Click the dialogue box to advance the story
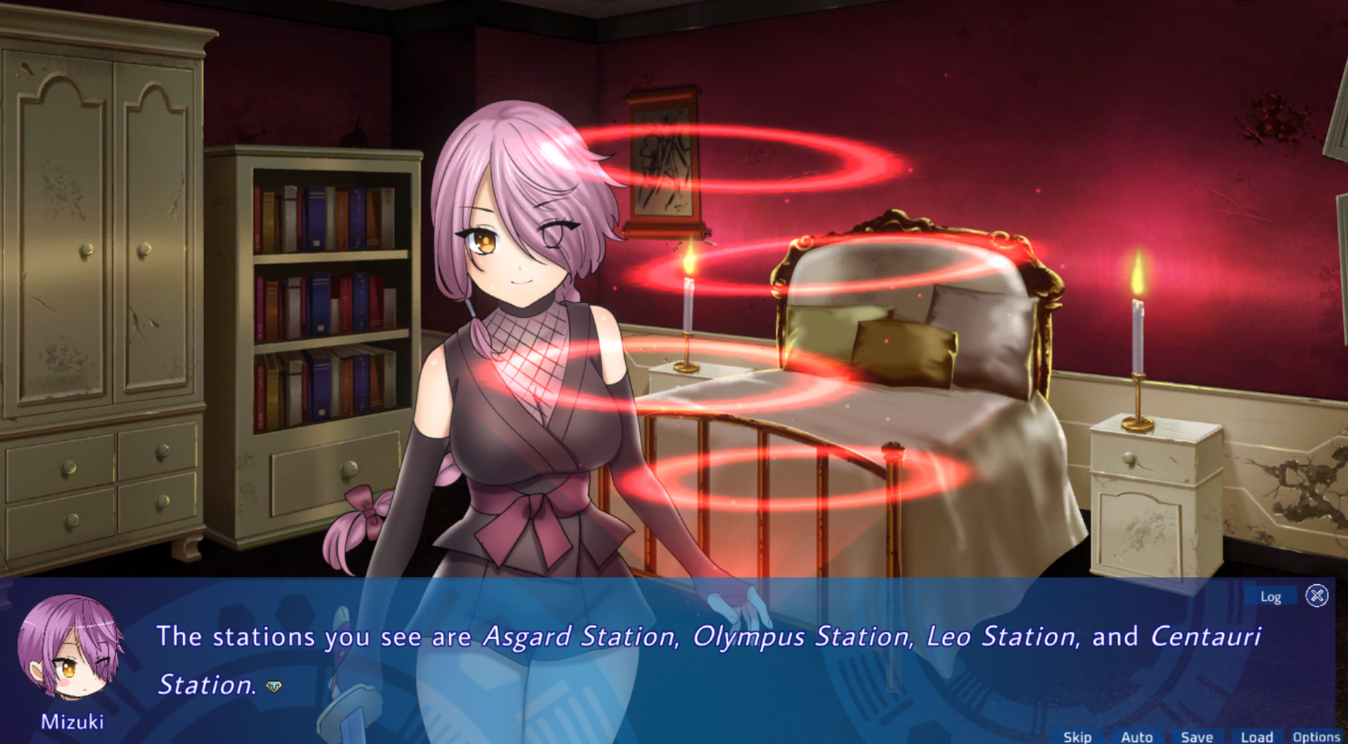This screenshot has width=1348, height=744. [x=674, y=660]
